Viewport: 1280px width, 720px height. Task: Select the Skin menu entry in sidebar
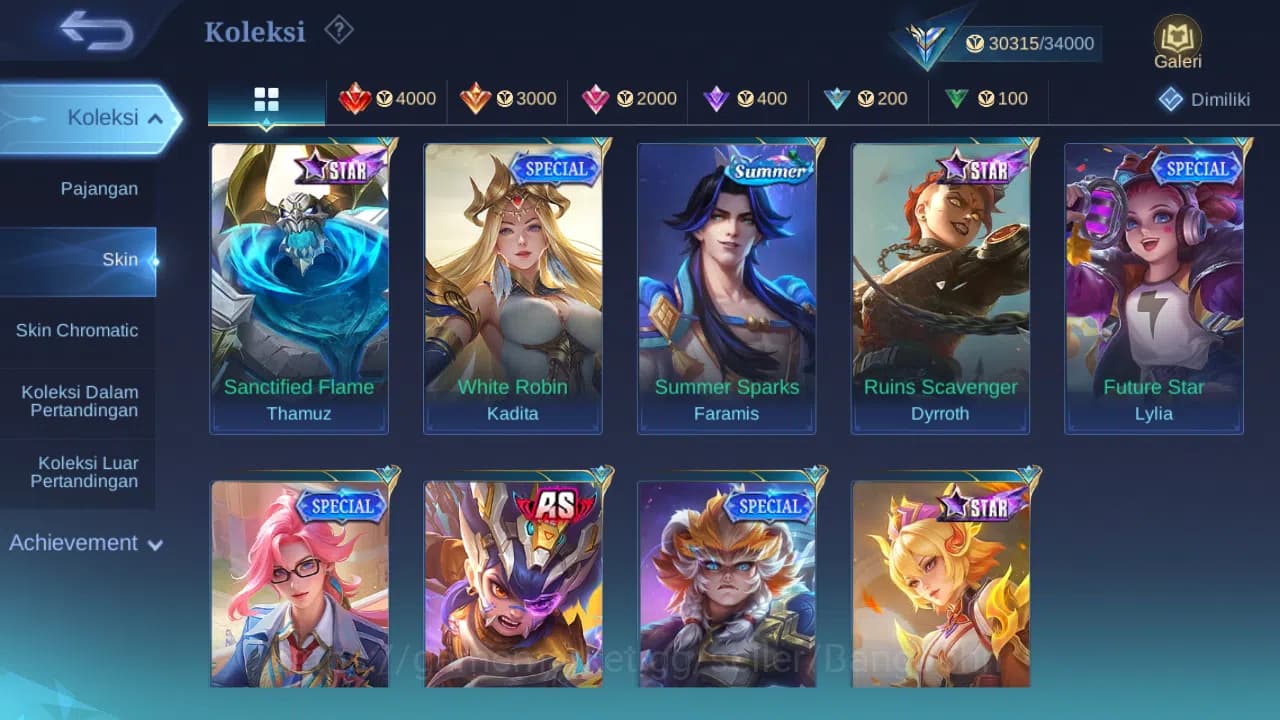[x=120, y=259]
